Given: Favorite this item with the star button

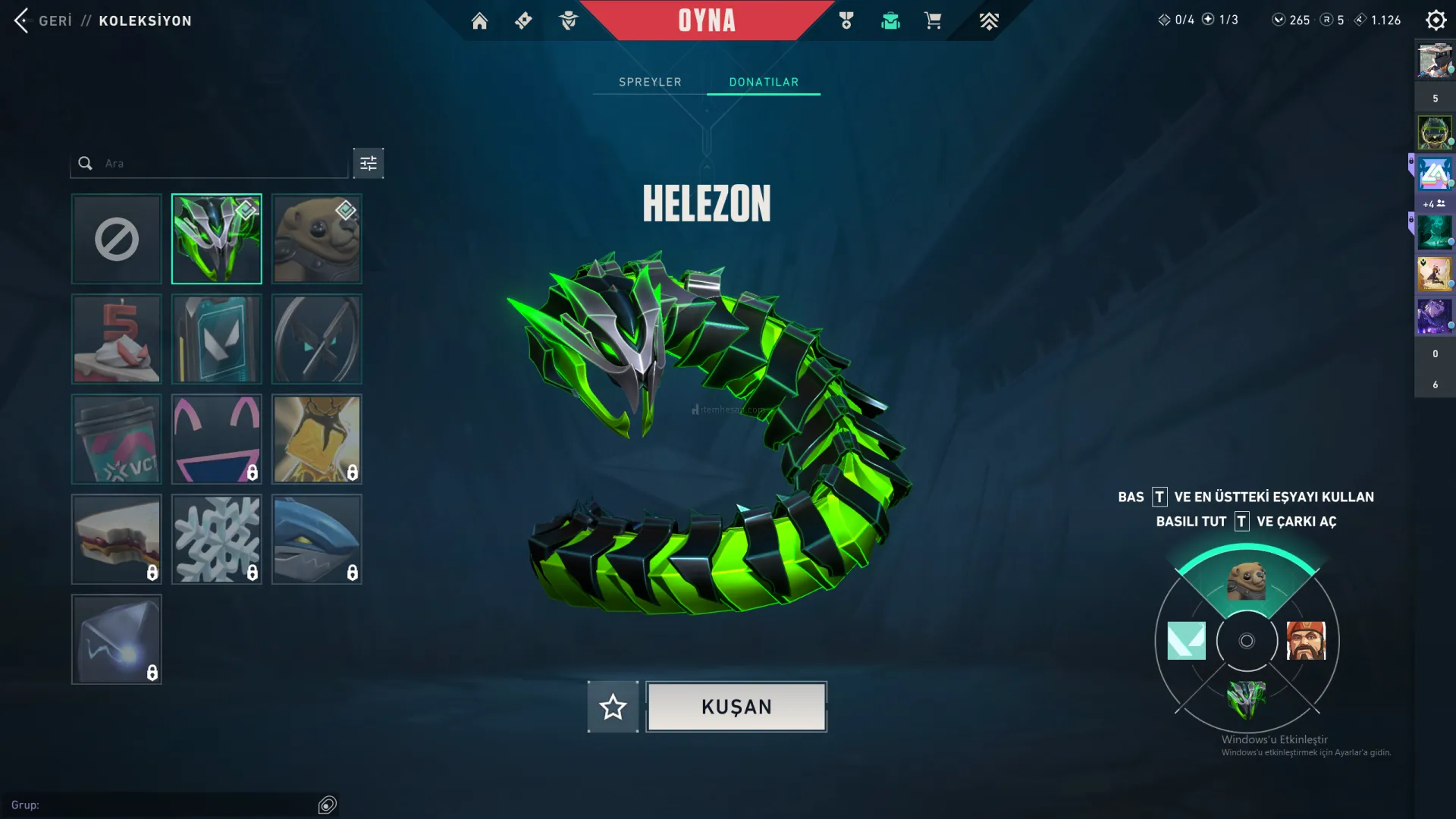Looking at the screenshot, I should (x=613, y=707).
